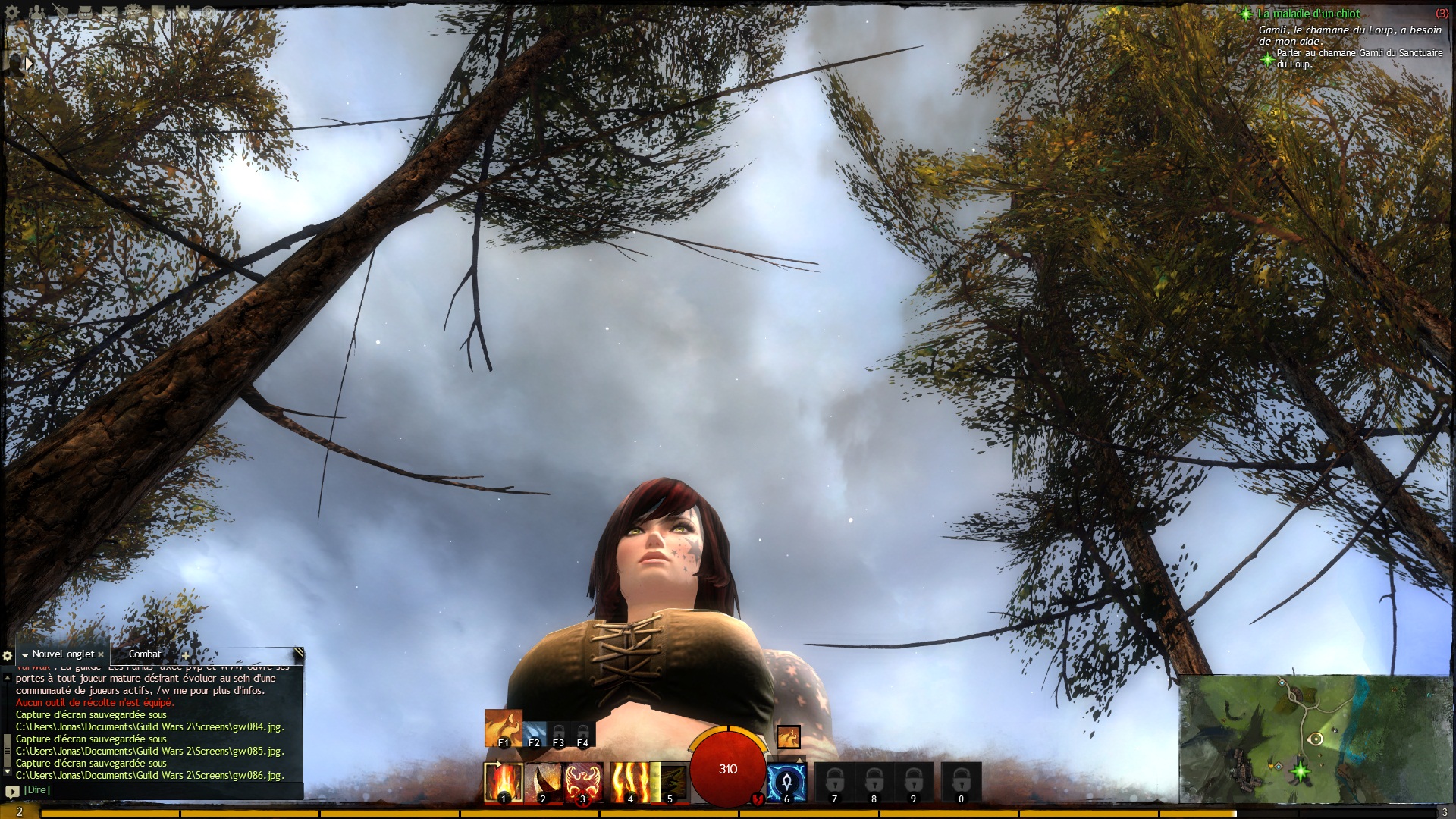The height and width of the screenshot is (819, 1456).
Task: Open the lion head trading post icon
Action: (133, 12)
